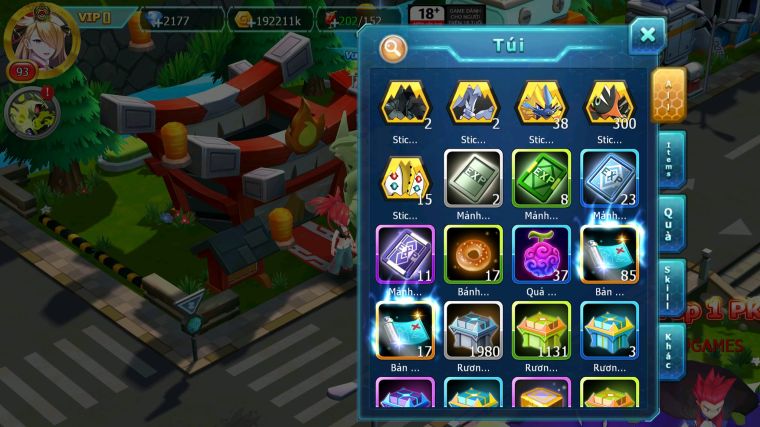Viewport: 760px width, 427px height.
Task: Close the Túi bag window
Action: point(647,35)
